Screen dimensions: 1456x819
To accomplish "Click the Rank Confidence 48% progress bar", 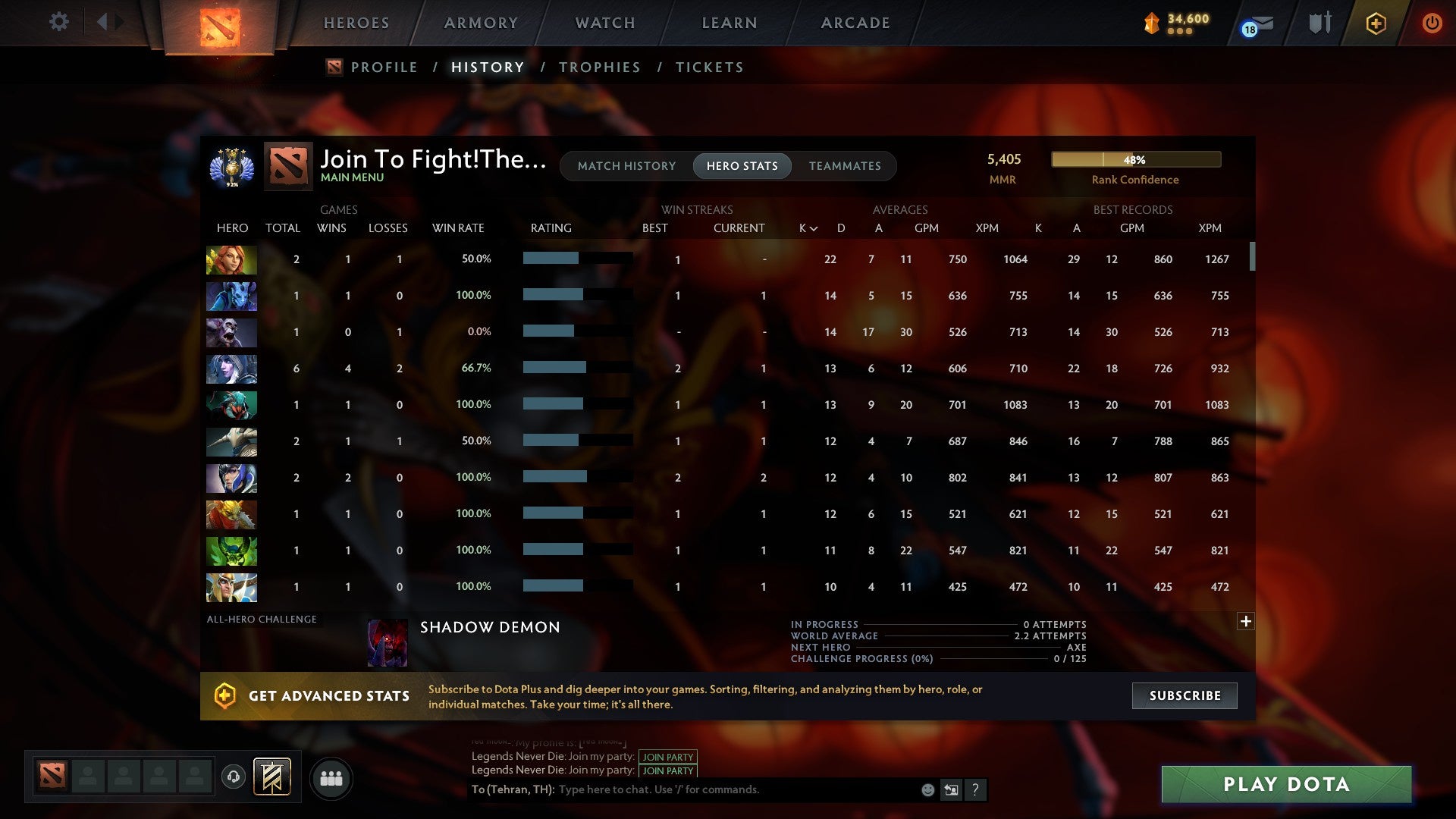I will point(1134,159).
